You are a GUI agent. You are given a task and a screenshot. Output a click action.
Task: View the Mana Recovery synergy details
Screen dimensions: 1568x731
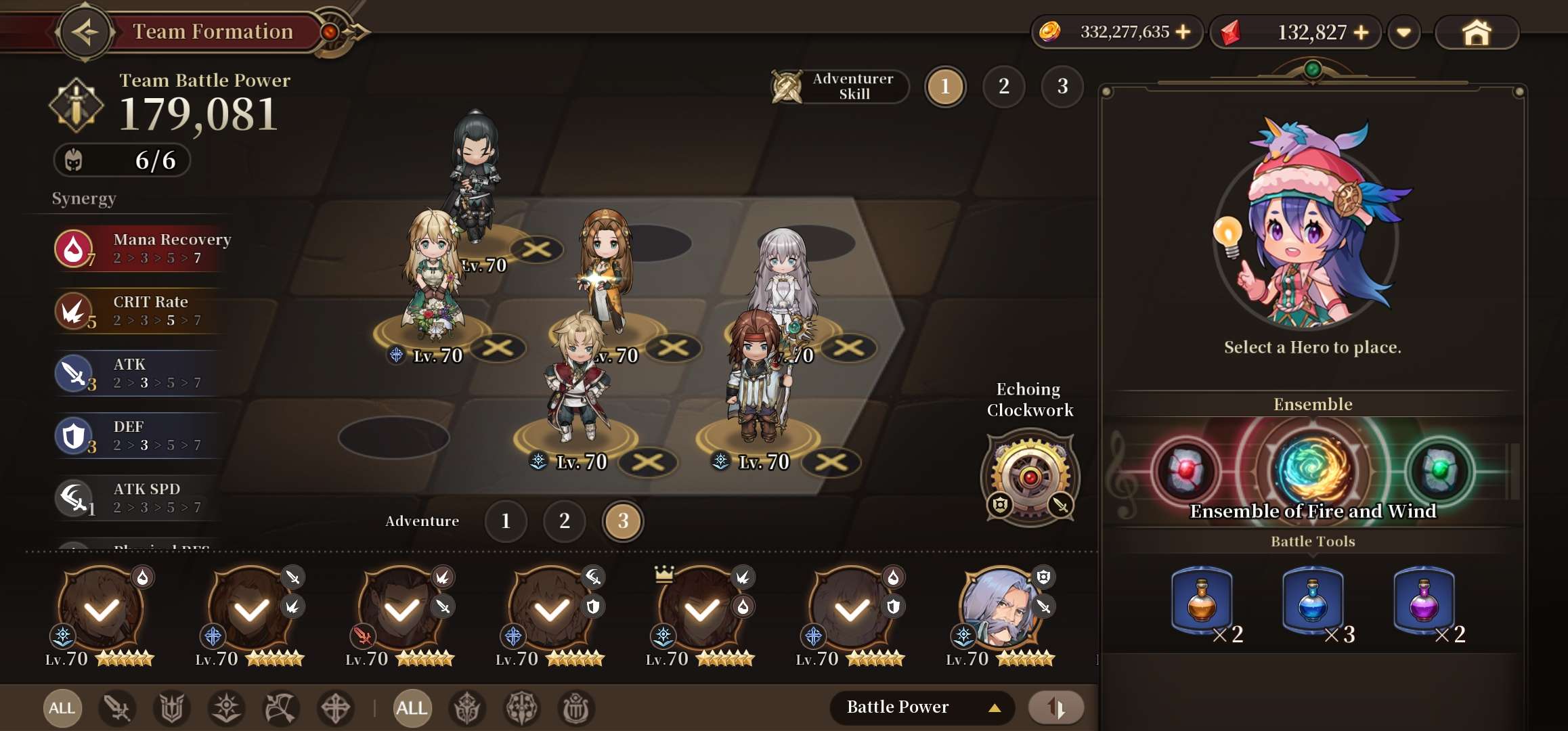[x=142, y=248]
